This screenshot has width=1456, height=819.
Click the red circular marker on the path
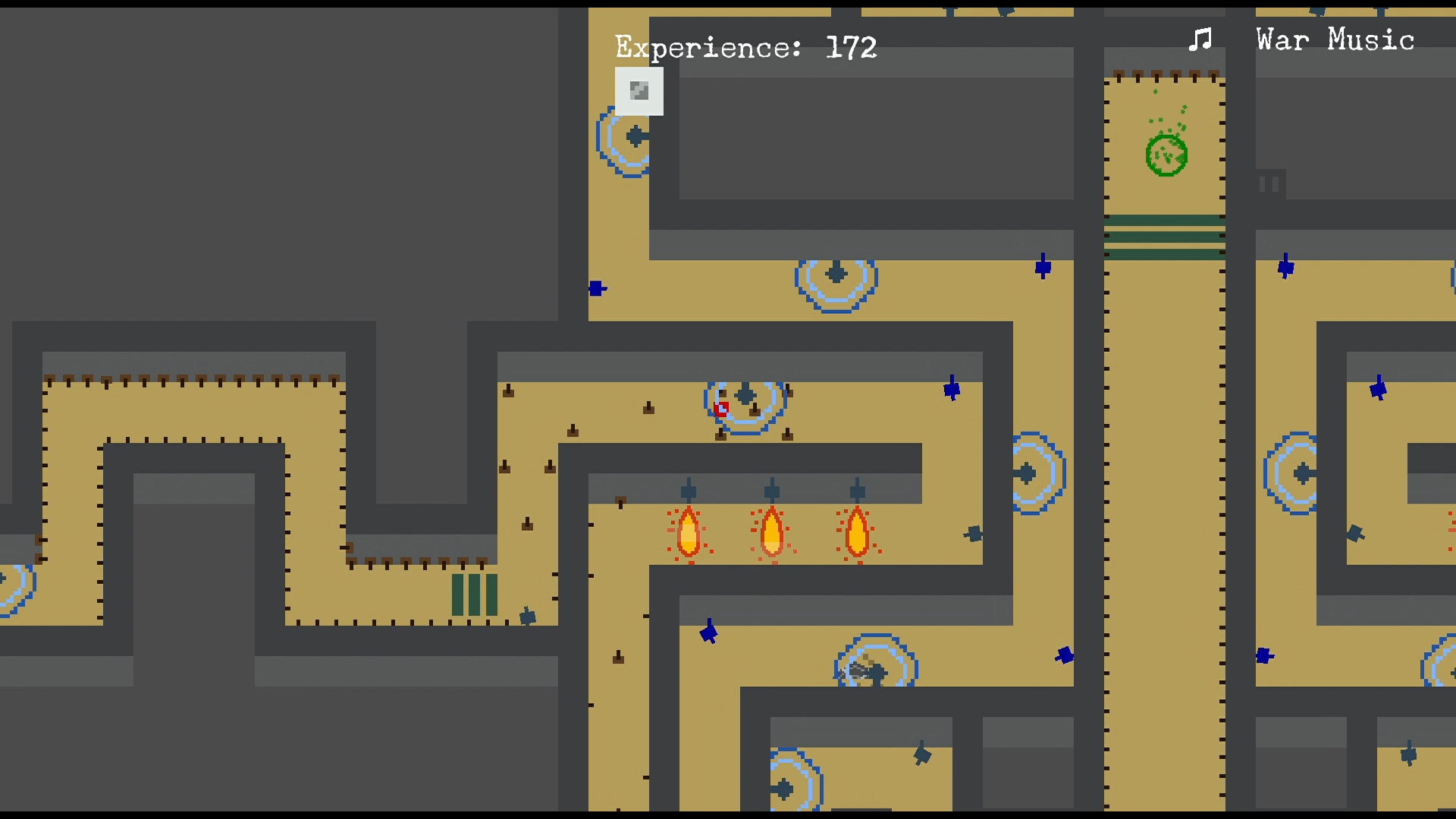pyautogui.click(x=720, y=409)
